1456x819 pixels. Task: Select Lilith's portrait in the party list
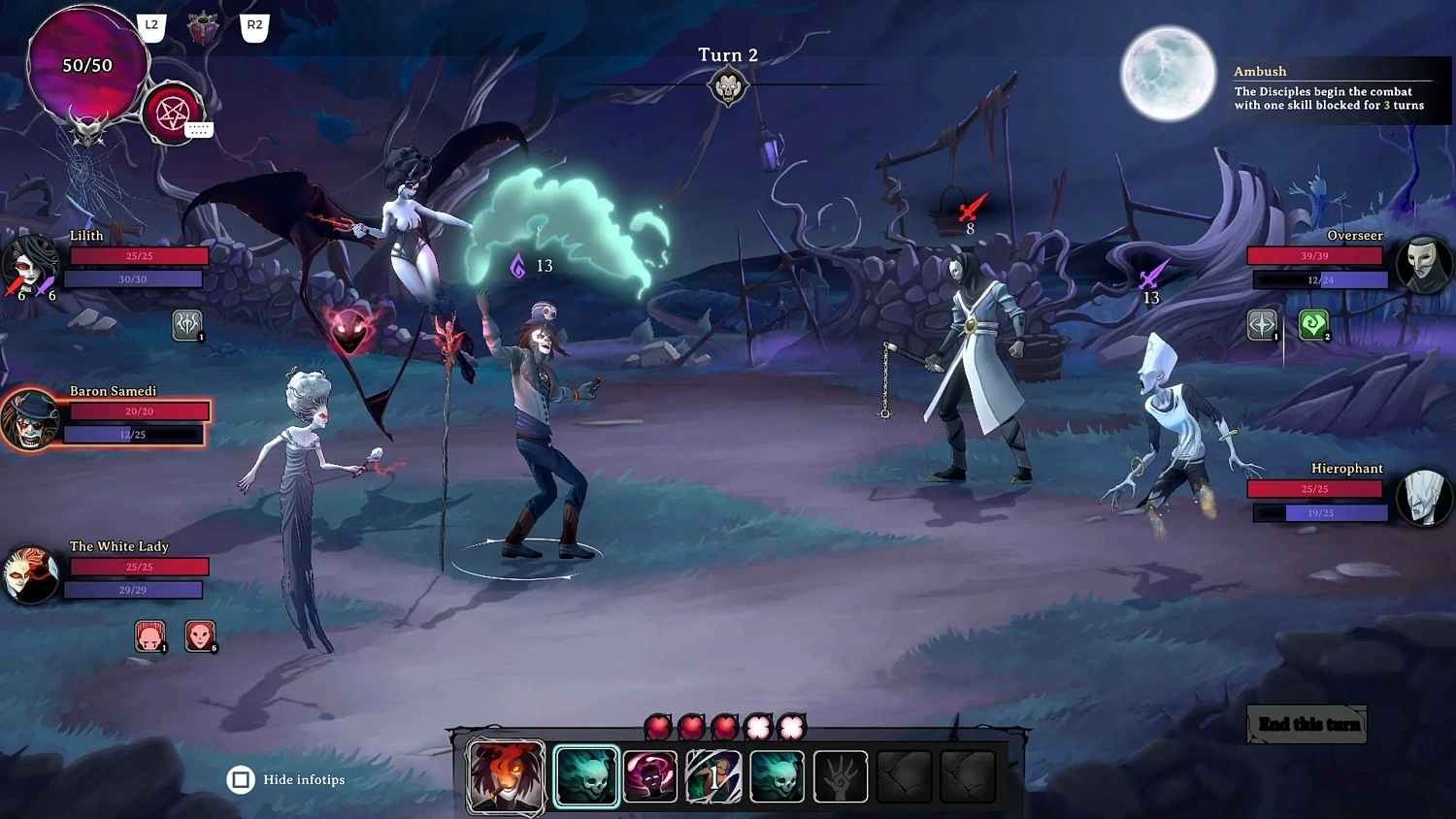30,264
